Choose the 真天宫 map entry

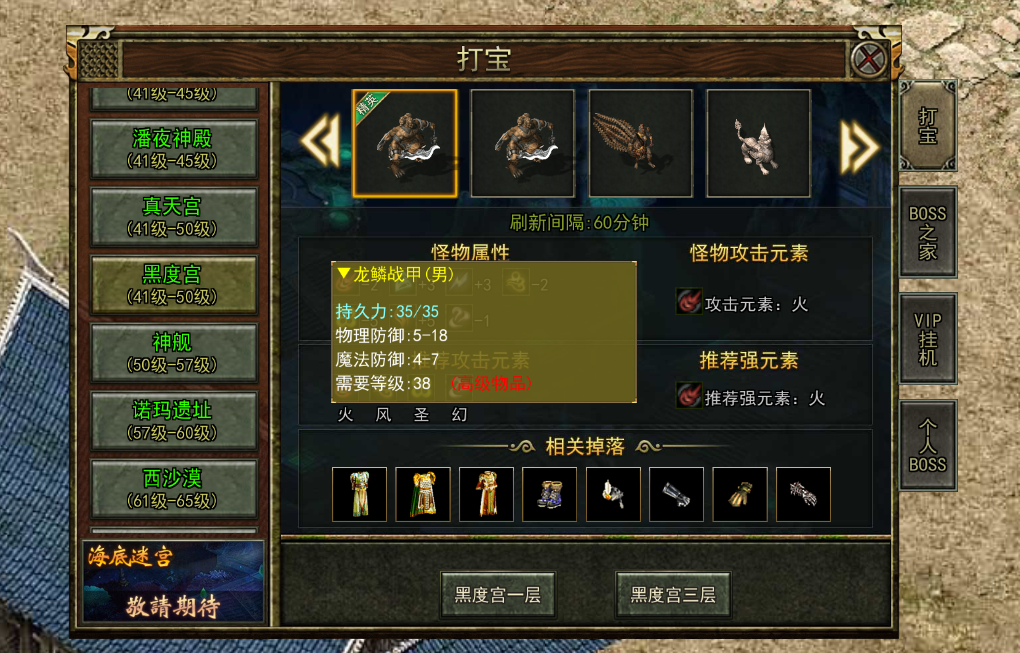click(x=172, y=215)
